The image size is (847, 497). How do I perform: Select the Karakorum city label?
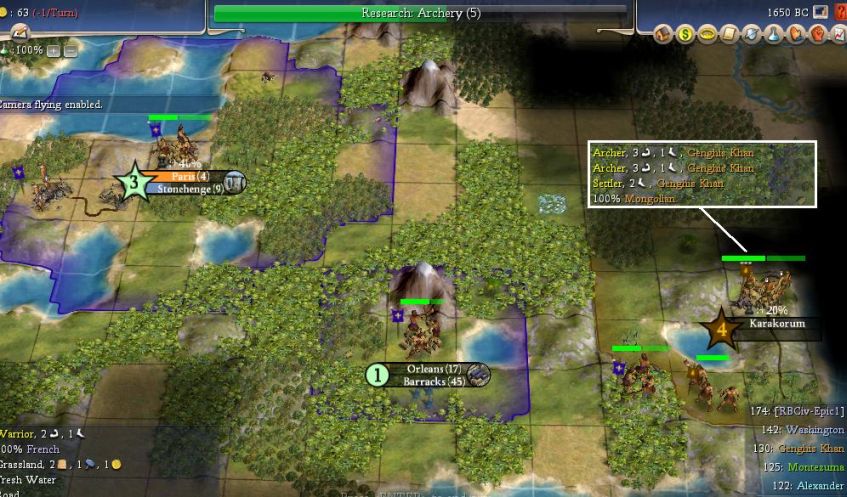pyautogui.click(x=776, y=324)
